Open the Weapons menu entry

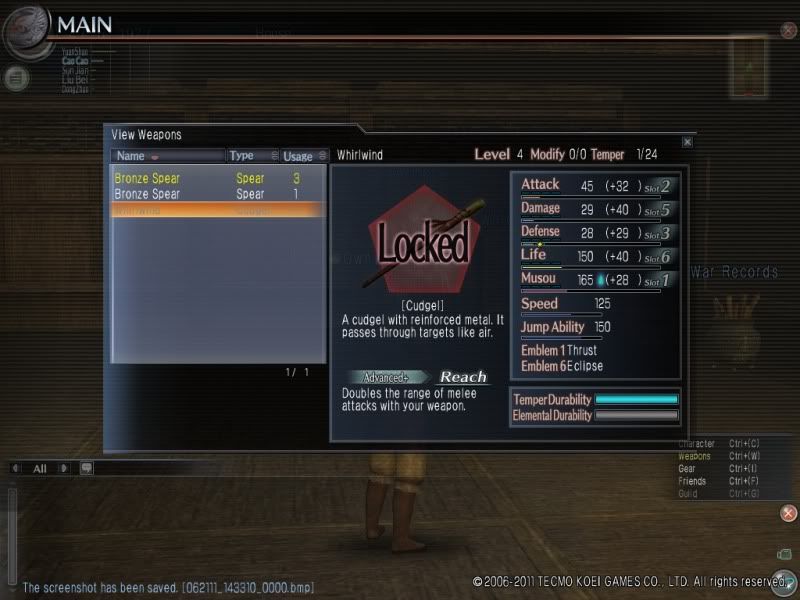(695, 456)
